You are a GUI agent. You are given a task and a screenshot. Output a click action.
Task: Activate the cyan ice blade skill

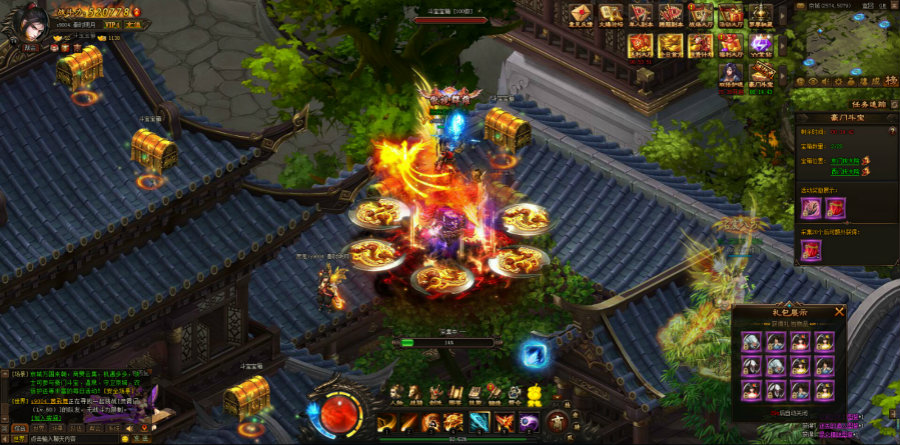480,423
